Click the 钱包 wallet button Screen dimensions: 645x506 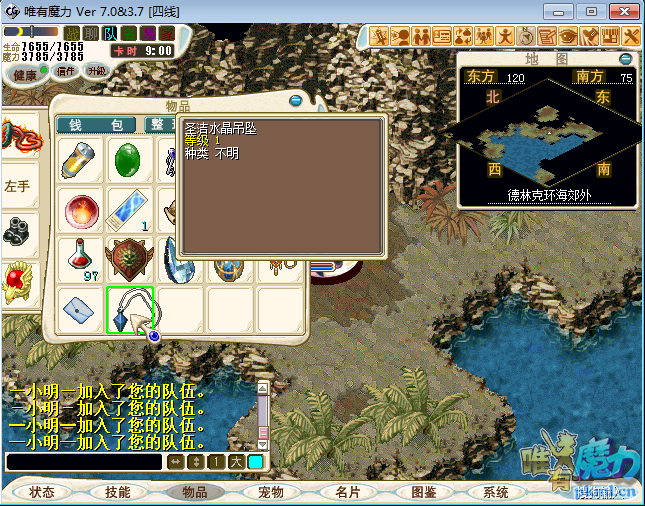tap(96, 125)
